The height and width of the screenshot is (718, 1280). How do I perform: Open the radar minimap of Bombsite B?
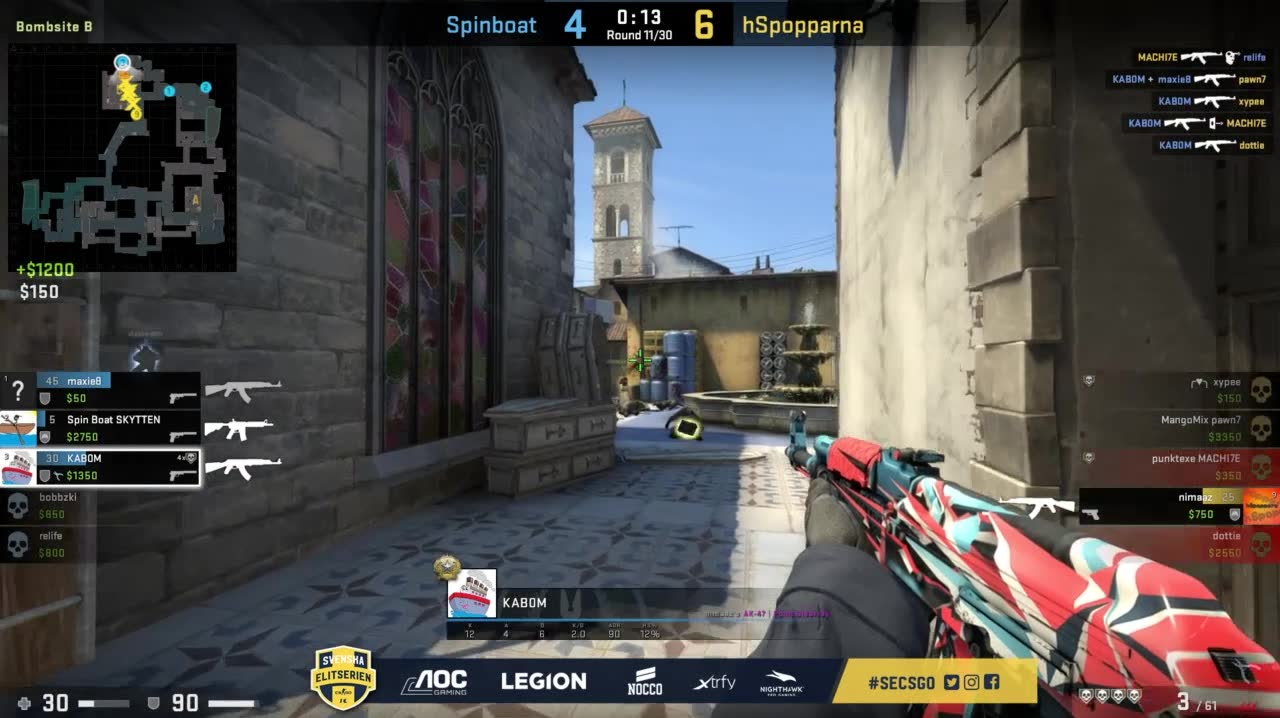click(x=122, y=157)
